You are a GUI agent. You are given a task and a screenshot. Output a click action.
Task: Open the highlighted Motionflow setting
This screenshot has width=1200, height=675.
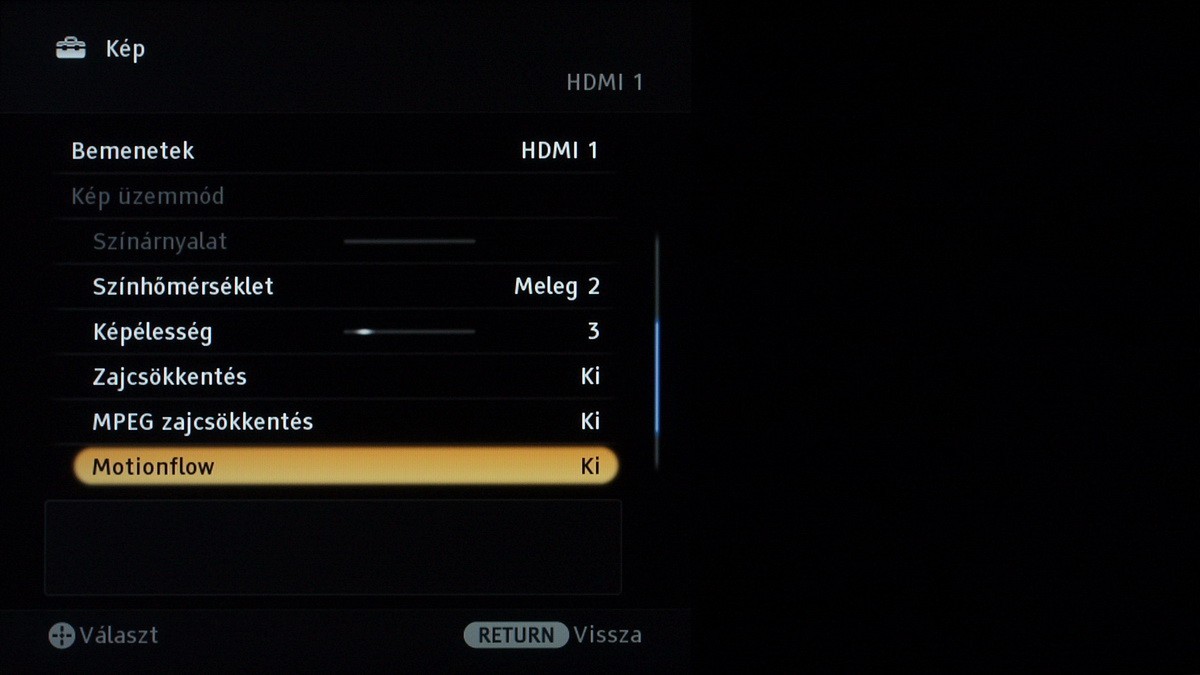345,466
